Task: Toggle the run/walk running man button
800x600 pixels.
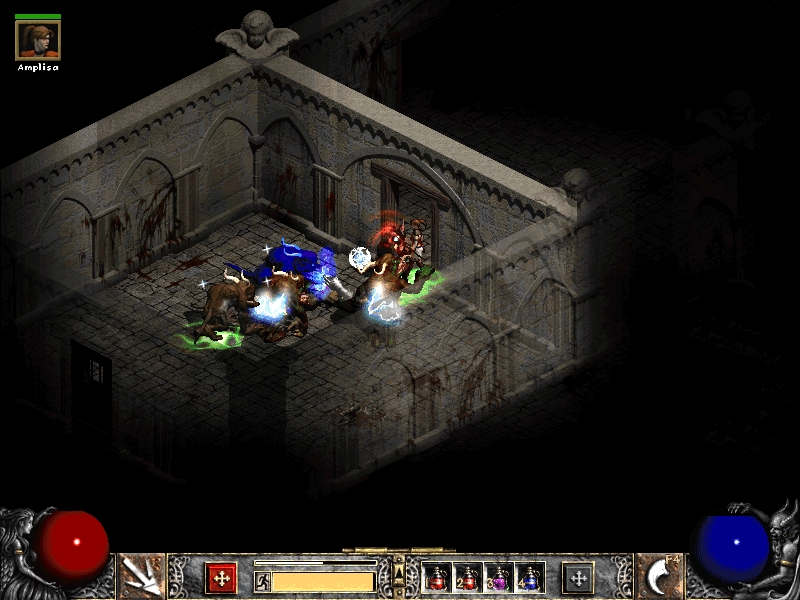Action: coord(262,581)
